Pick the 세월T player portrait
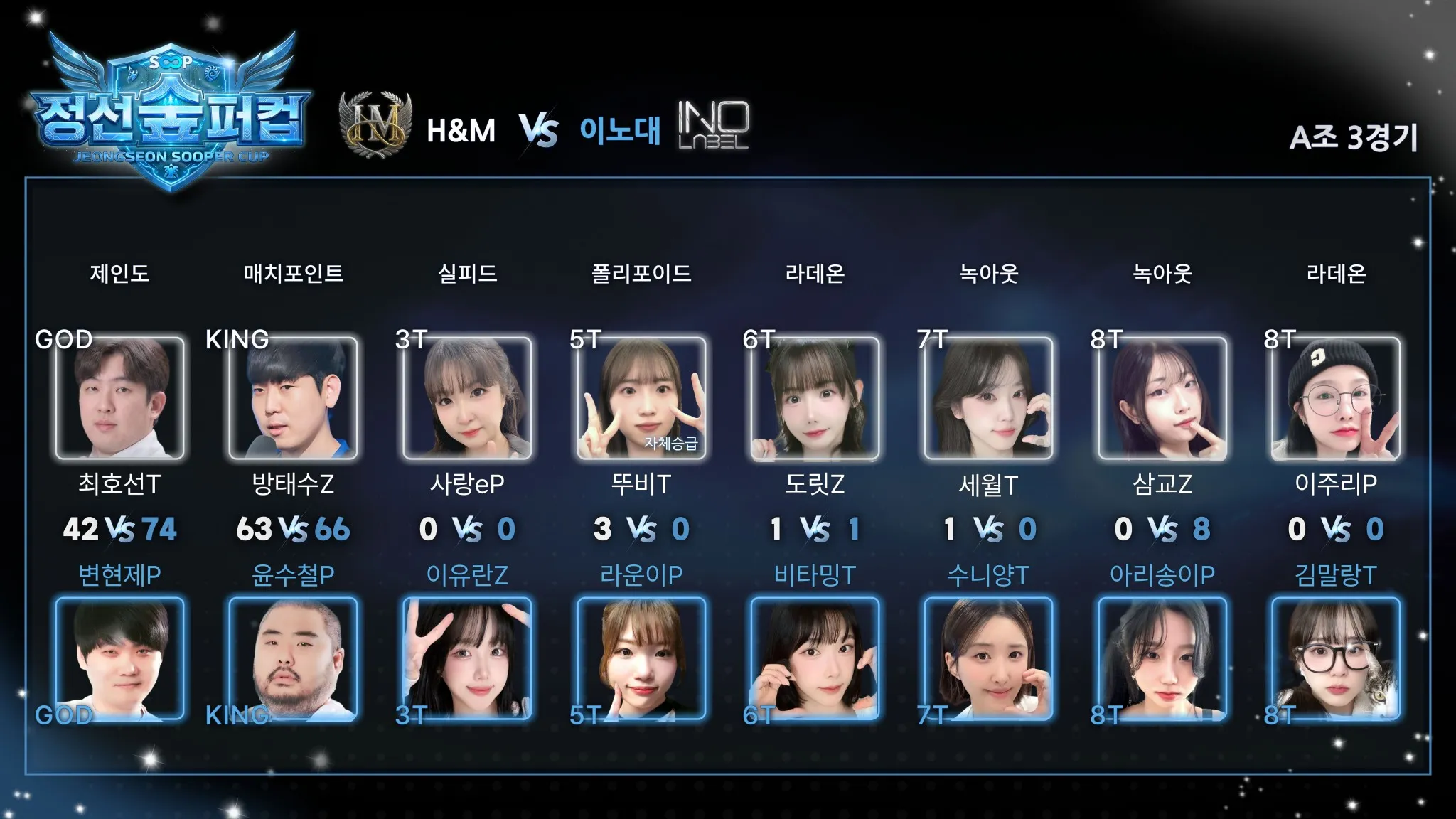The height and width of the screenshot is (819, 1456). pos(988,398)
